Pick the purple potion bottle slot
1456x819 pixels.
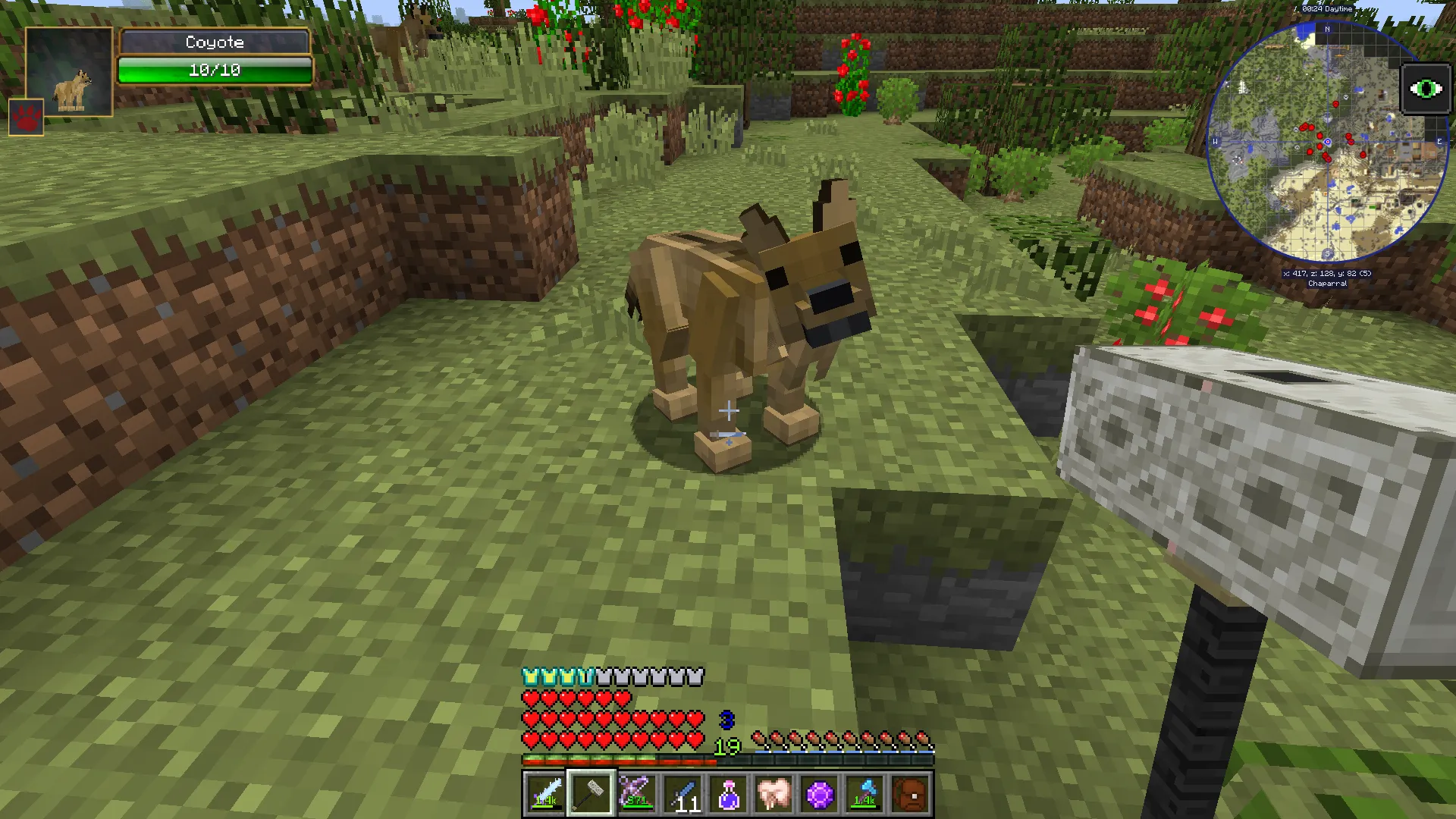[x=728, y=794]
